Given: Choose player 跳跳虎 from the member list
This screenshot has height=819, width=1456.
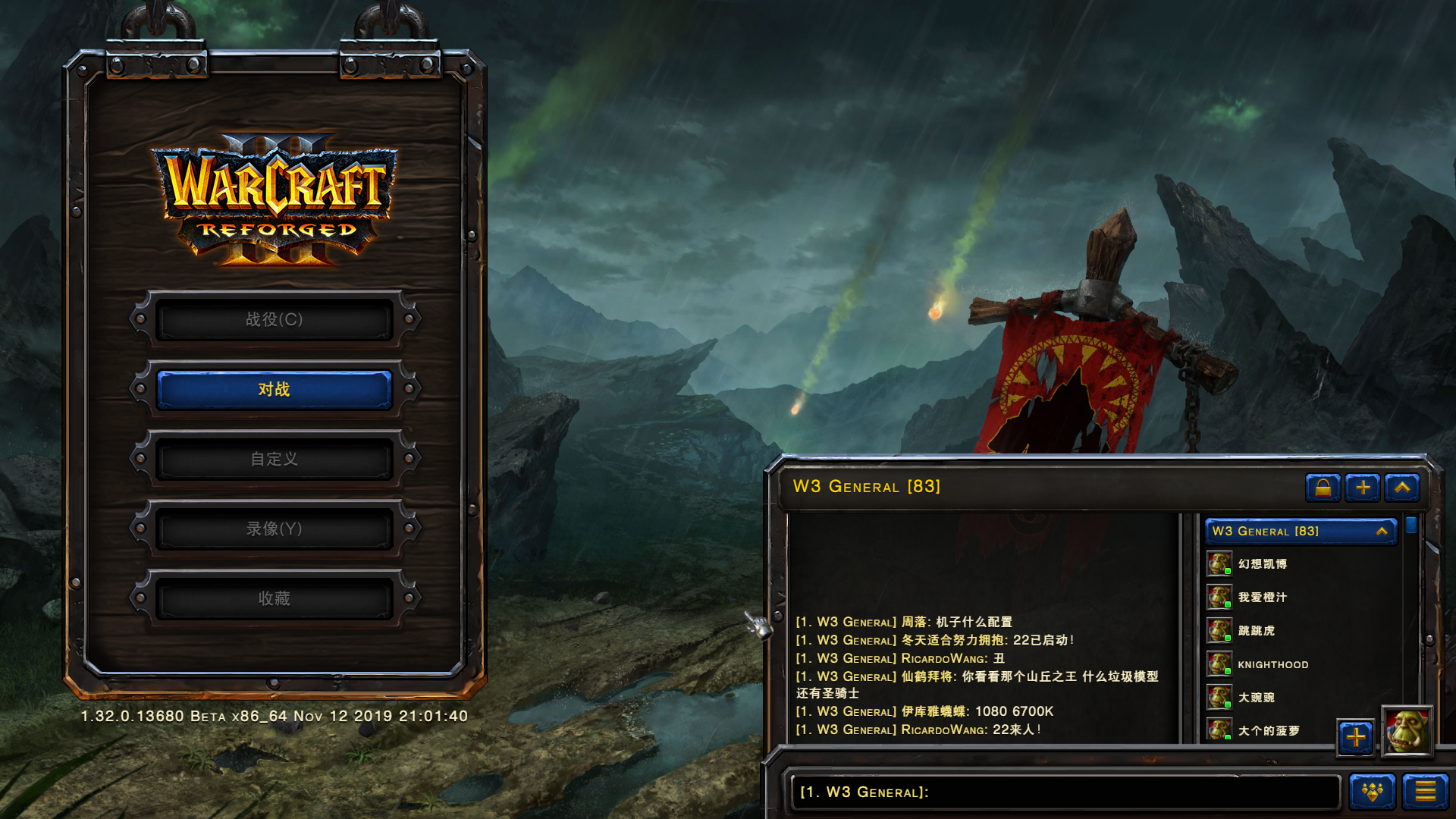Looking at the screenshot, I should click(1256, 631).
